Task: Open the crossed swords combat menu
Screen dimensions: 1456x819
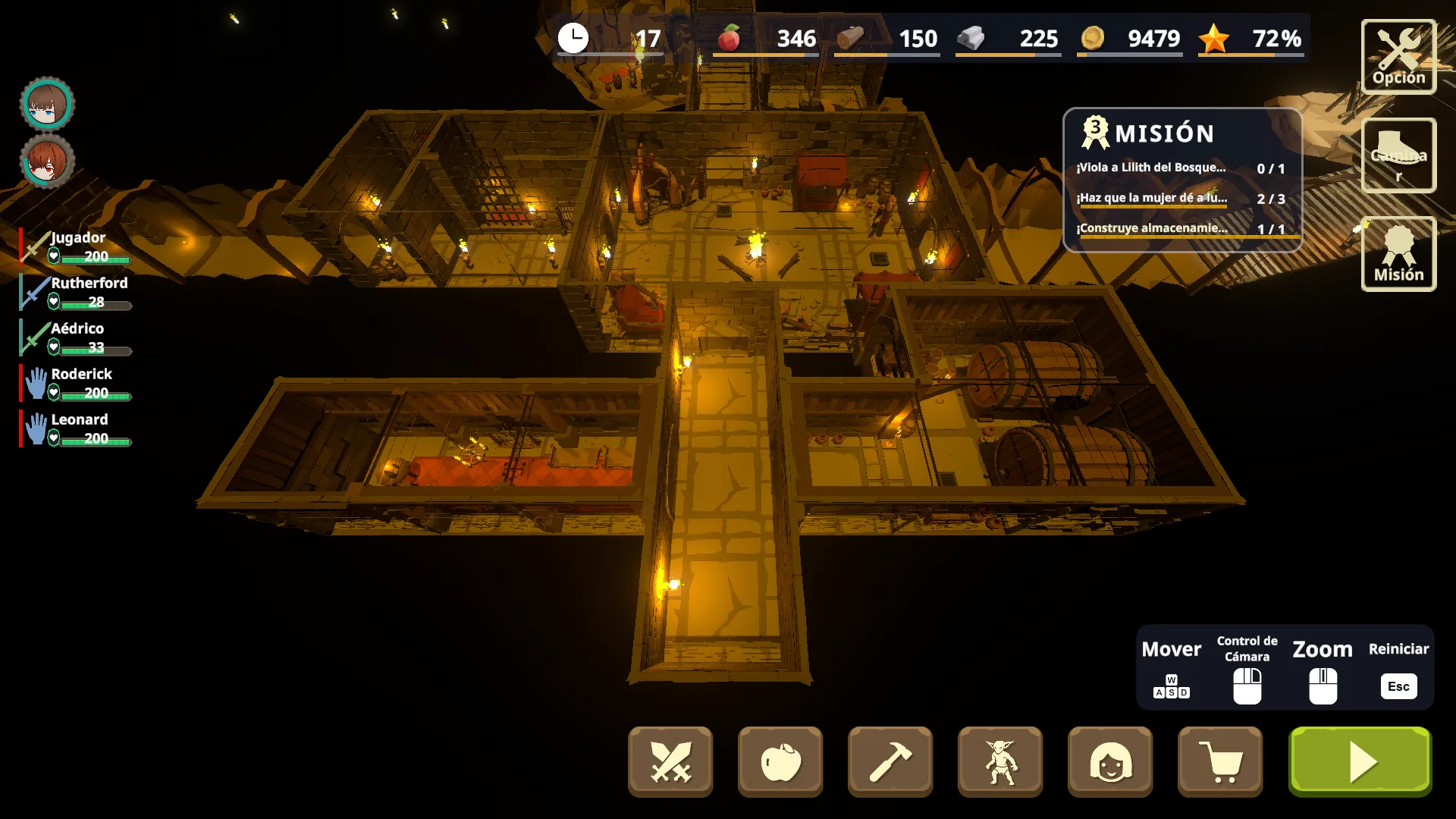Action: (x=670, y=761)
